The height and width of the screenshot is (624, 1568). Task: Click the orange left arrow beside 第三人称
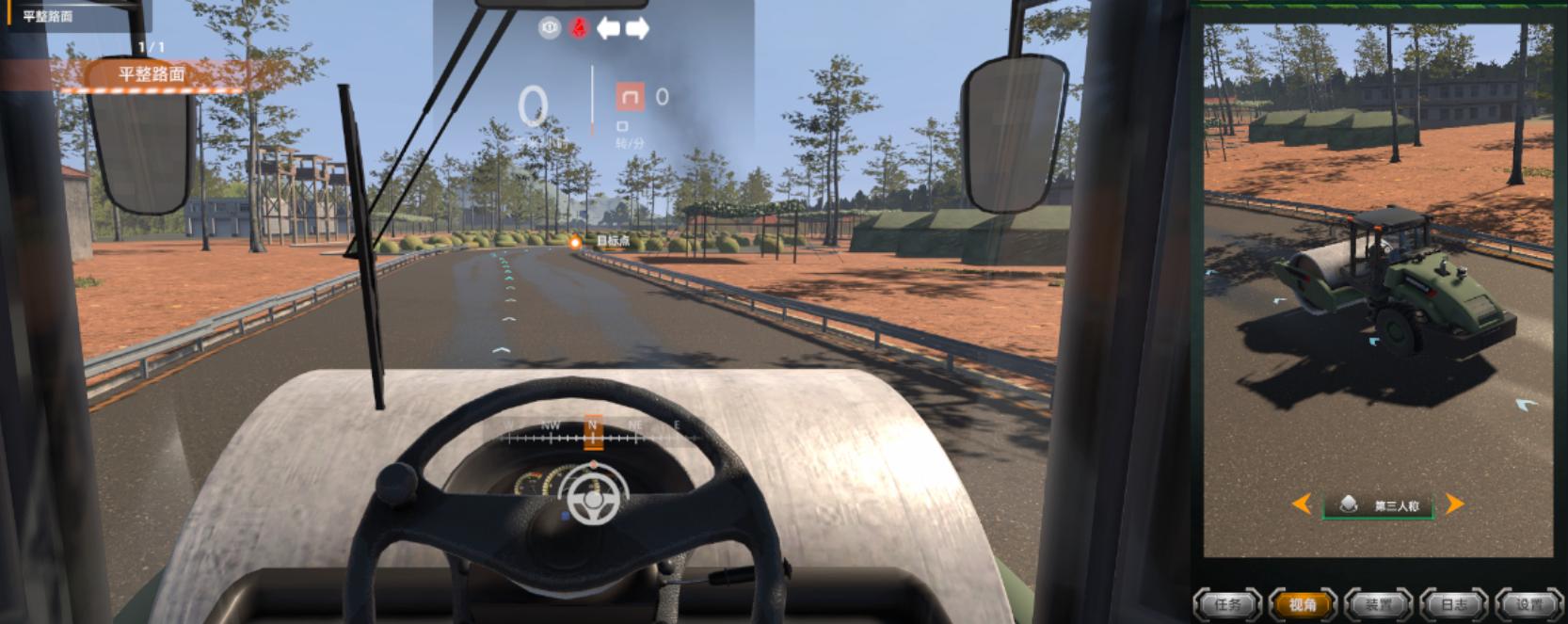[x=1303, y=504]
